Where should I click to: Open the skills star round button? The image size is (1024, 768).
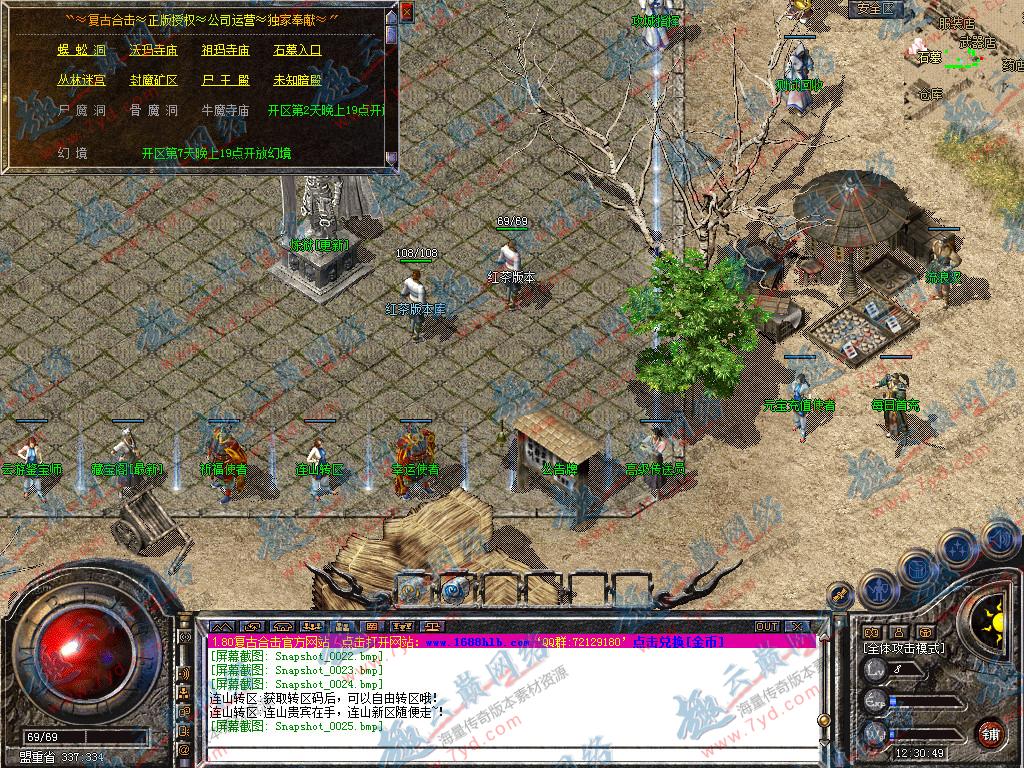click(x=959, y=549)
